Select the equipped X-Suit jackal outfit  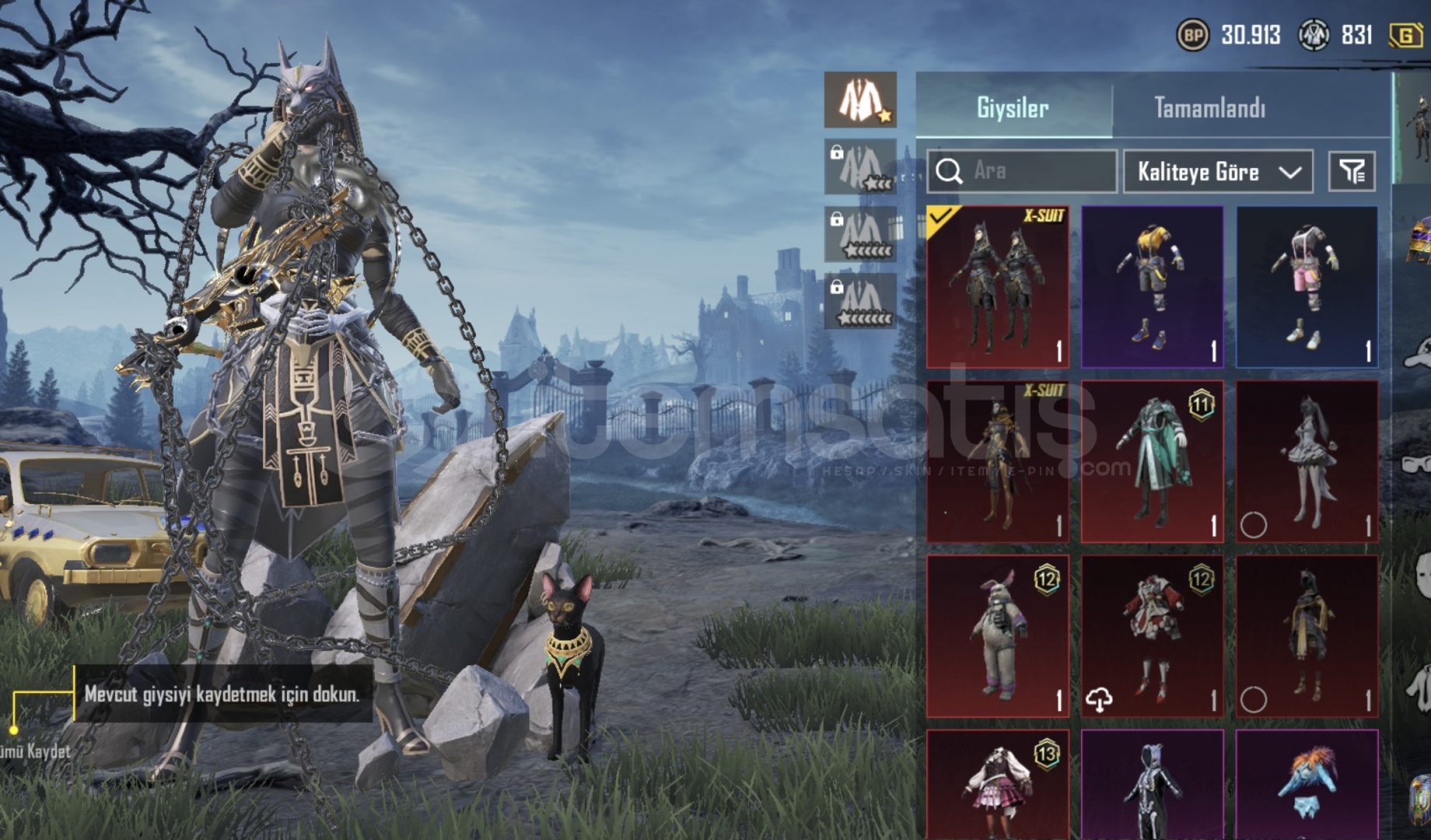998,287
